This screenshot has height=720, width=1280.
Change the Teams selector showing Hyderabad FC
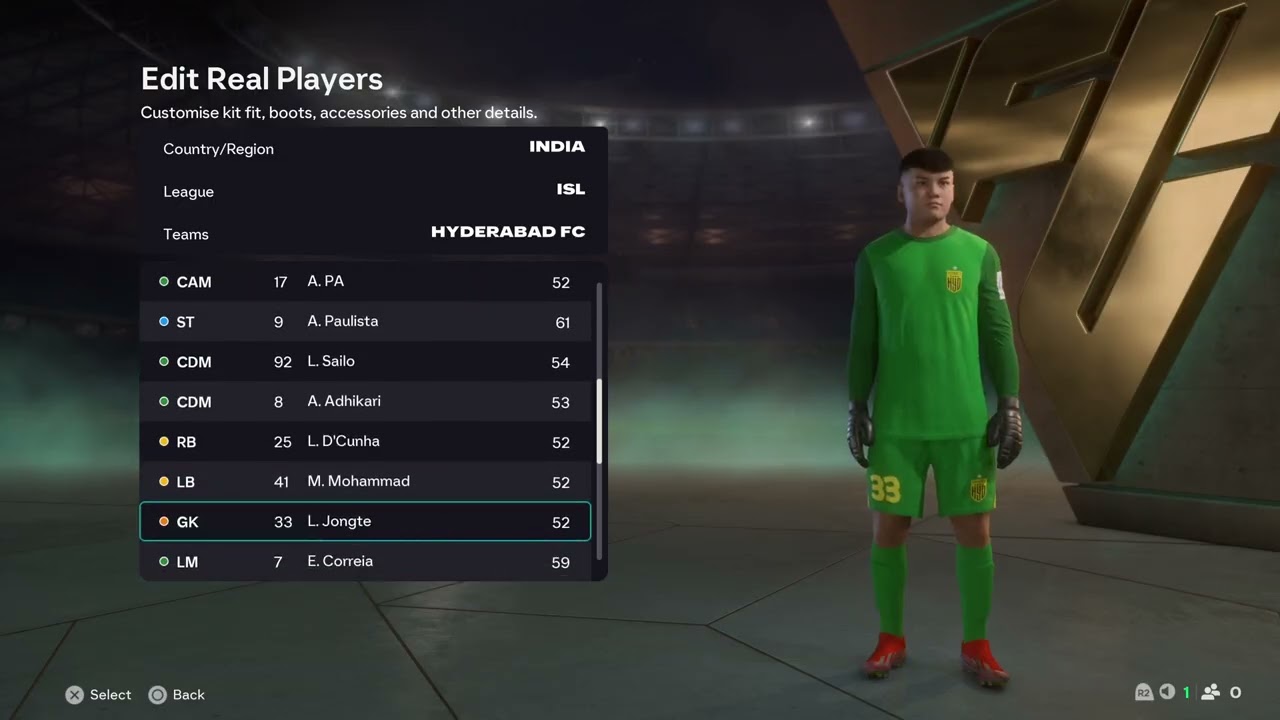click(373, 233)
